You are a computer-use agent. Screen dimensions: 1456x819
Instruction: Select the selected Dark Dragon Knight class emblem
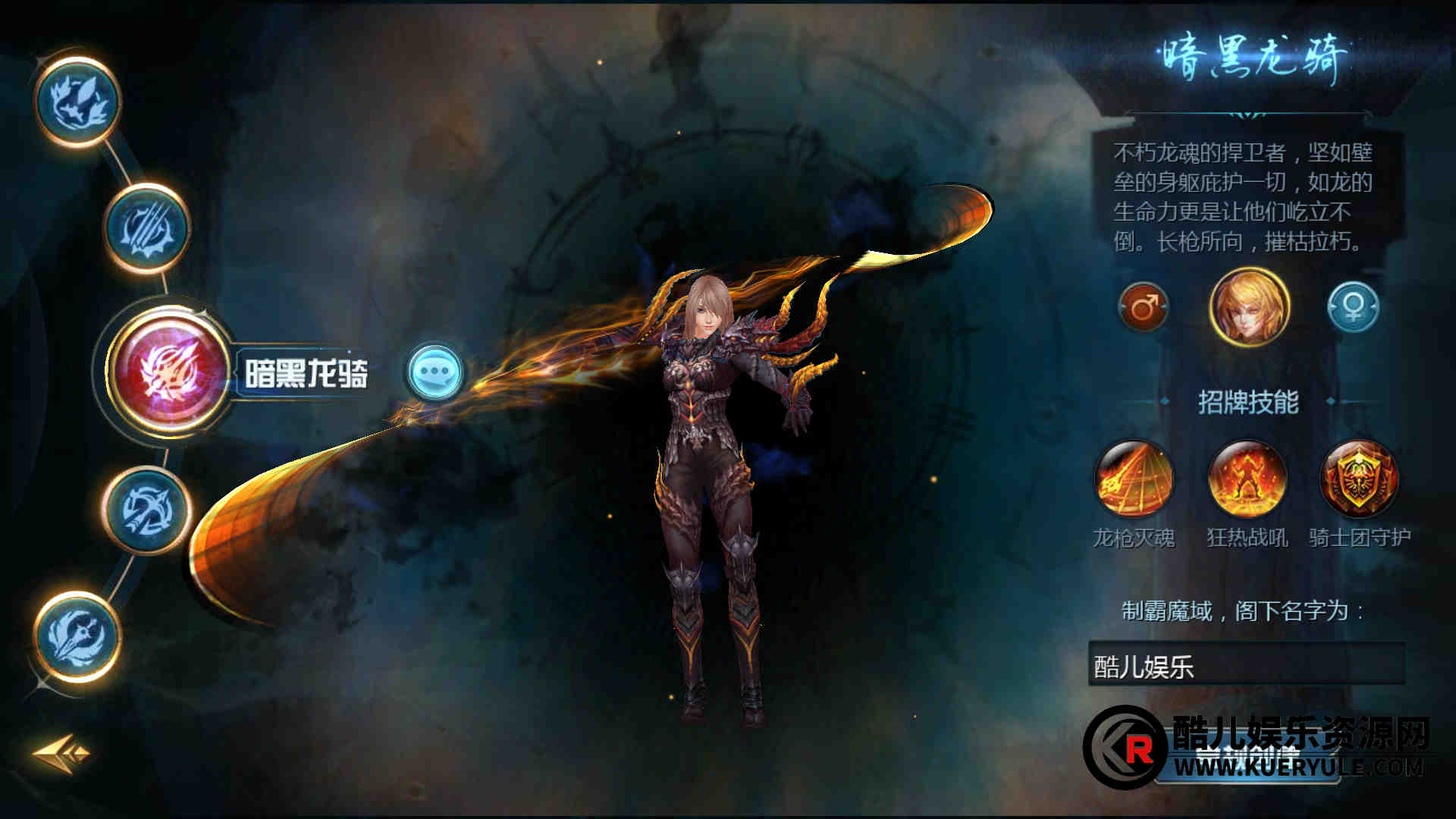(170, 370)
